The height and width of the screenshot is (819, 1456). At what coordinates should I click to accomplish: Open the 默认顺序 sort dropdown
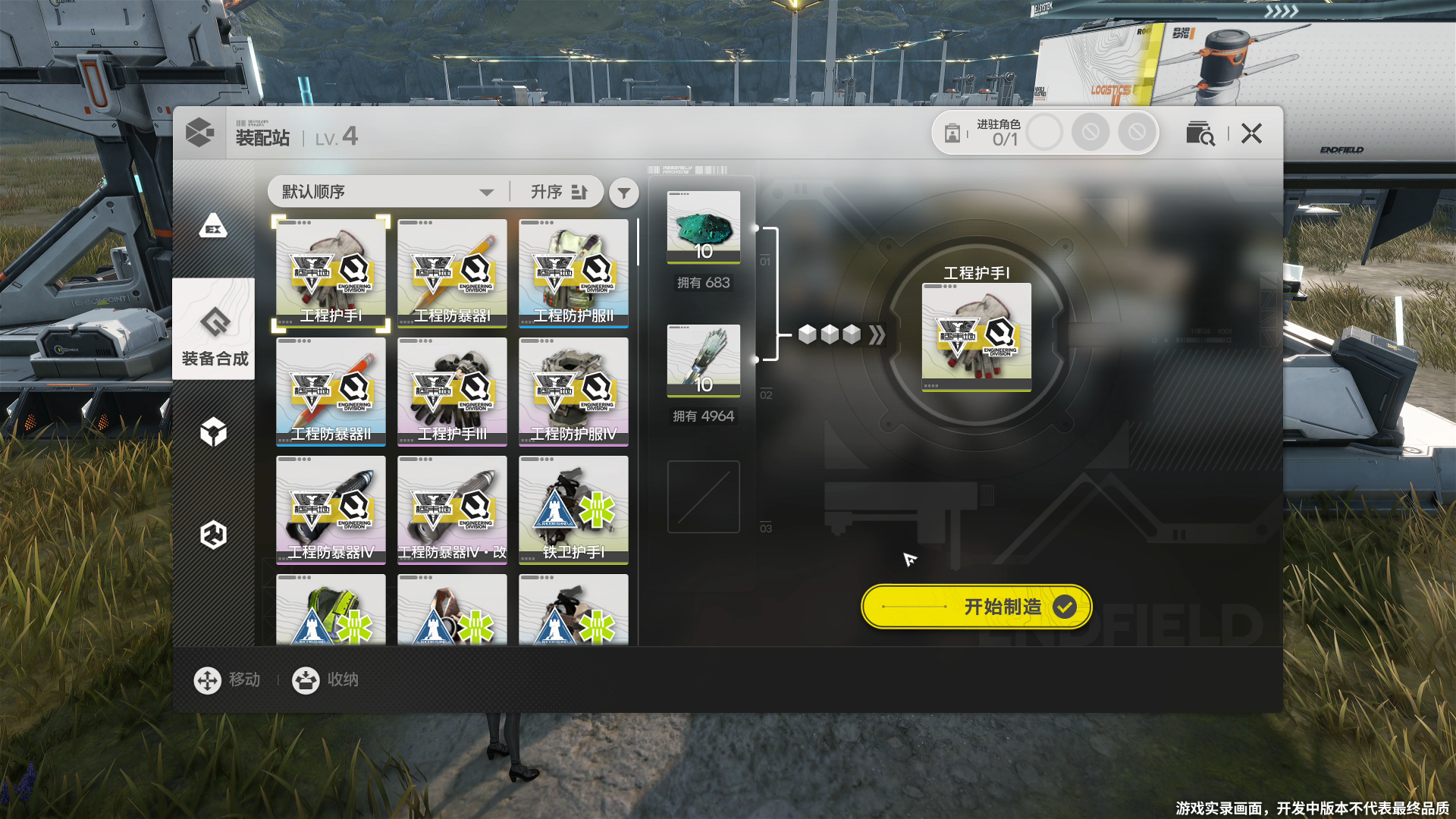point(388,192)
